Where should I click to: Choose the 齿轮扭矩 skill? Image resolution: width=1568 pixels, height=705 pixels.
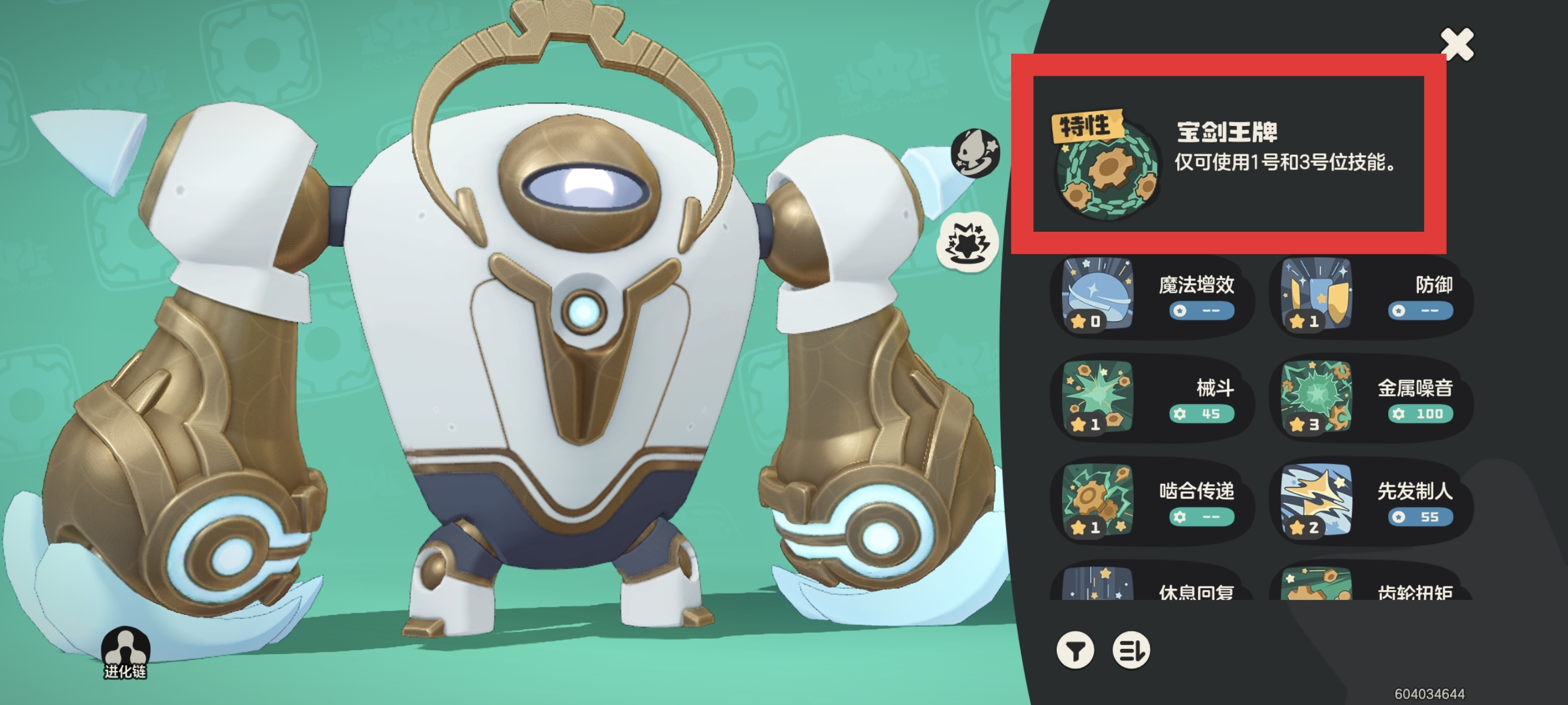click(x=1370, y=585)
